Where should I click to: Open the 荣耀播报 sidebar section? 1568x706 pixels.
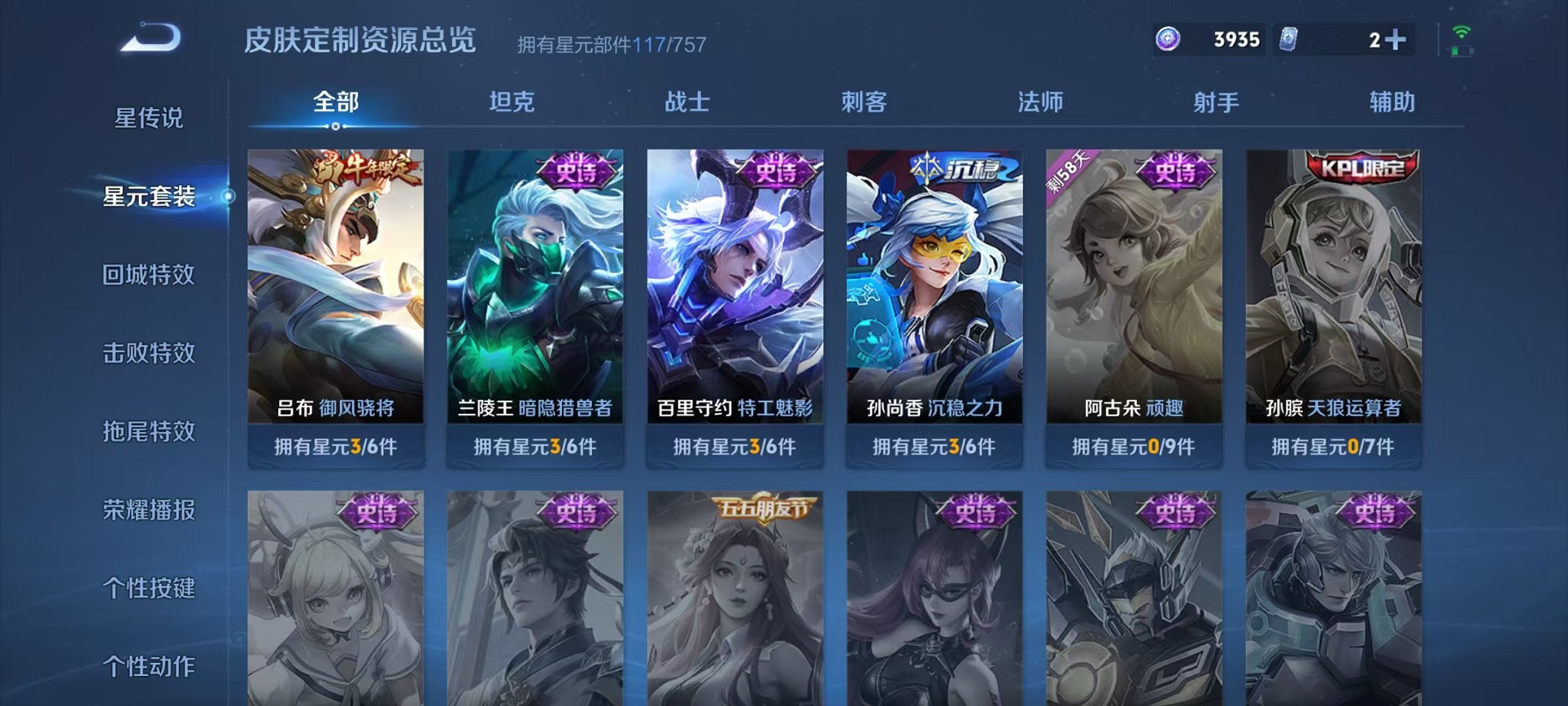(x=148, y=510)
